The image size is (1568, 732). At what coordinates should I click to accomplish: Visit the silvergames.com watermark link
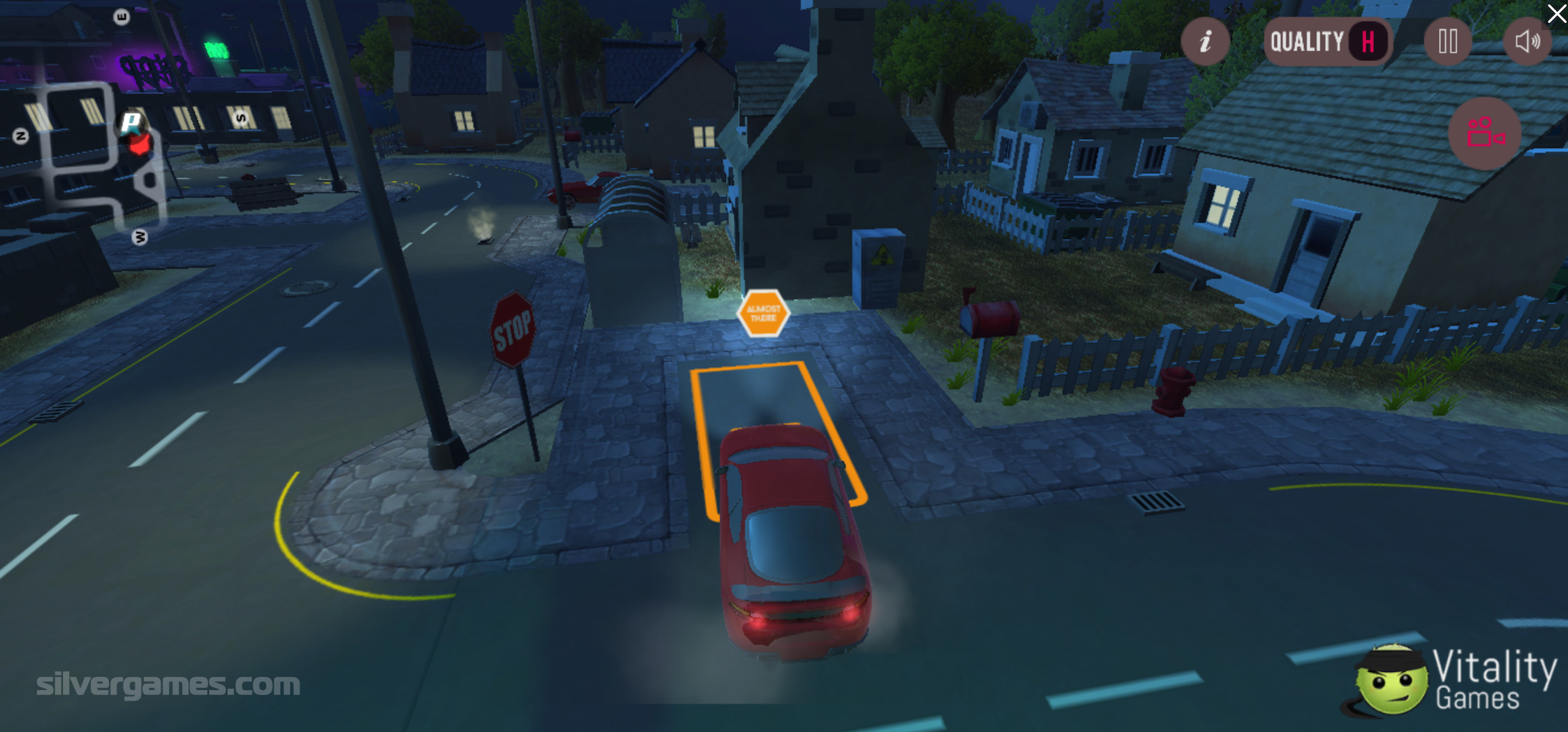[x=168, y=685]
